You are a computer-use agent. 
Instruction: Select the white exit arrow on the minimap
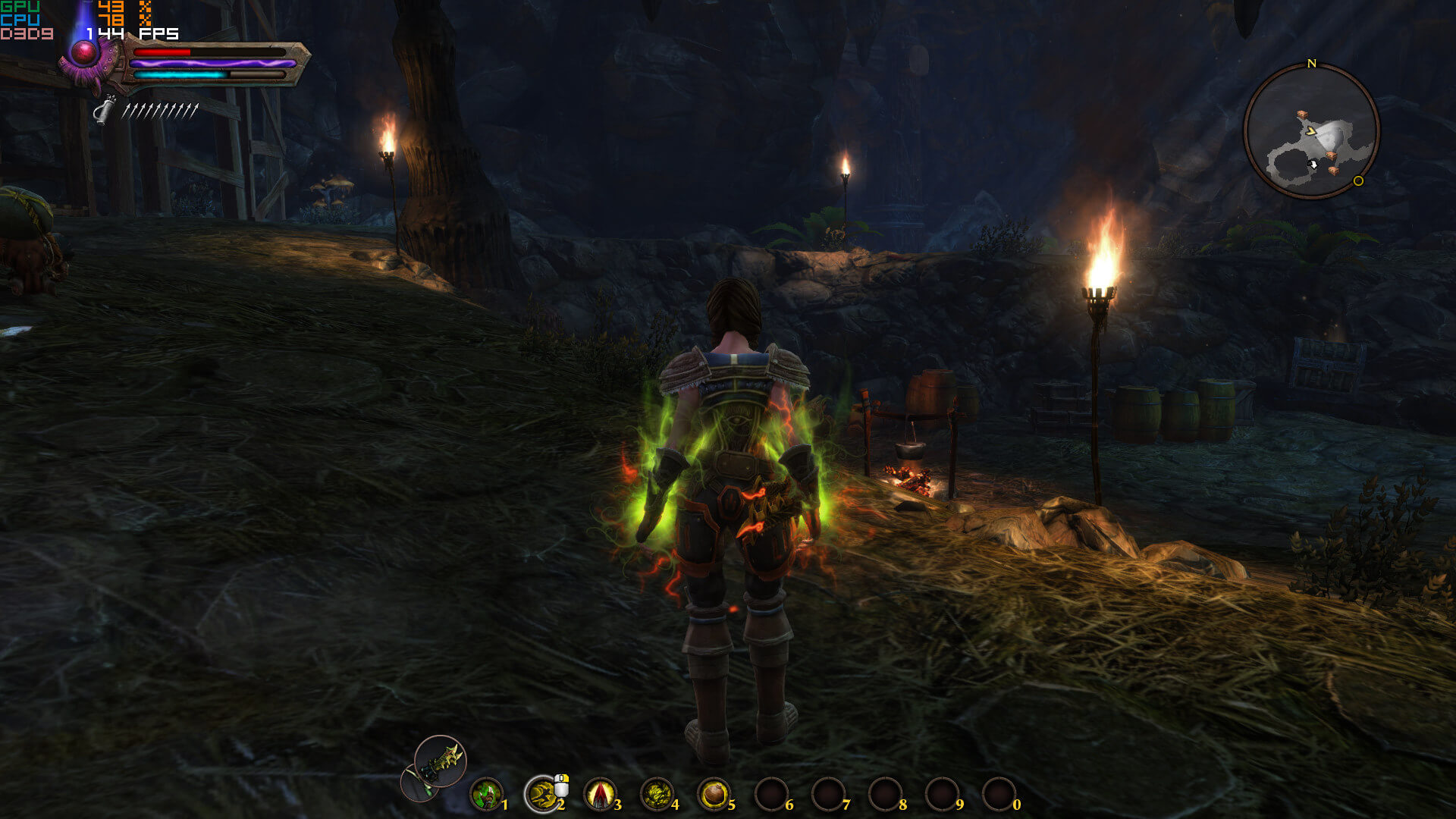coord(1313,164)
